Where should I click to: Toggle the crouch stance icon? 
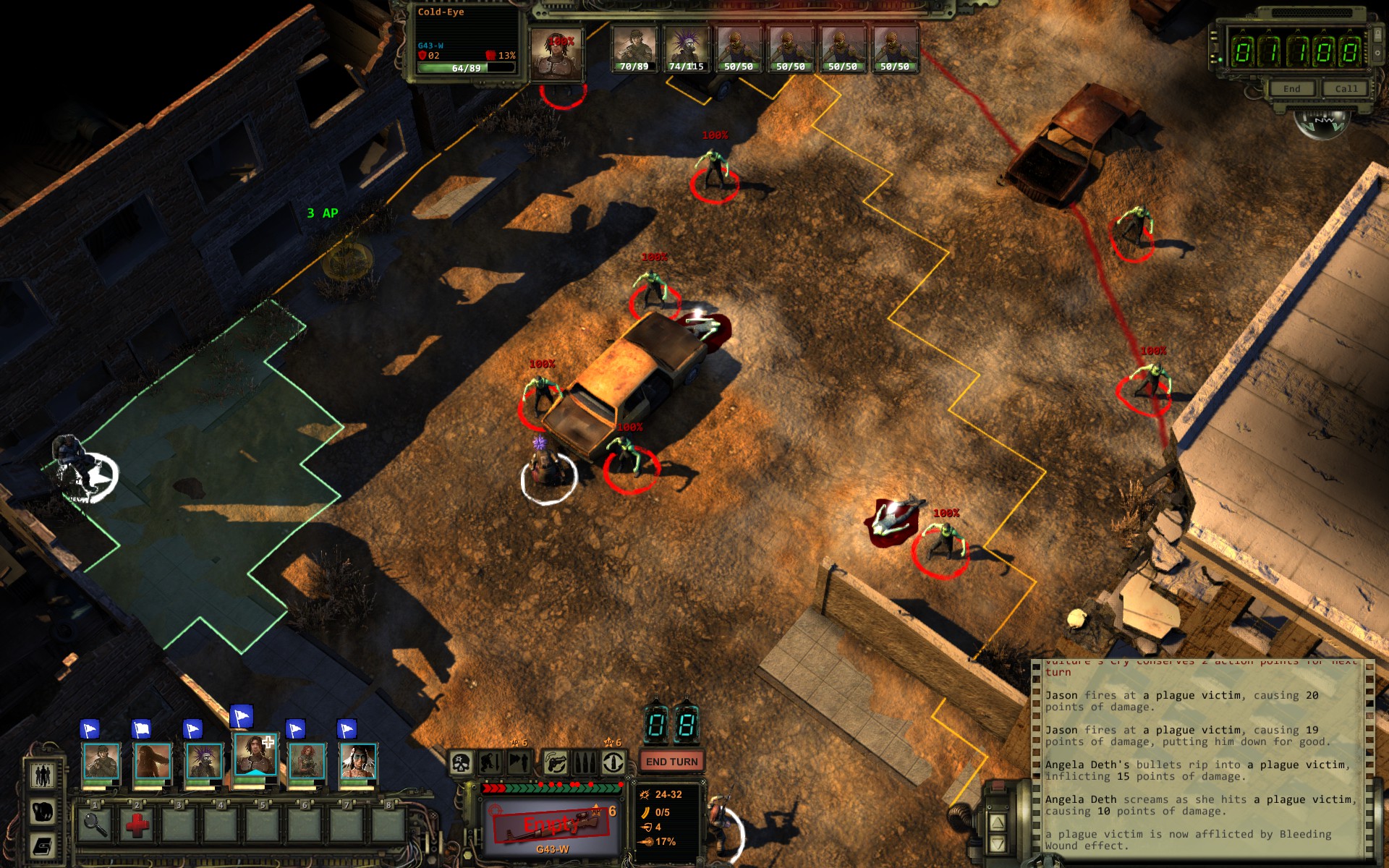tap(490, 762)
